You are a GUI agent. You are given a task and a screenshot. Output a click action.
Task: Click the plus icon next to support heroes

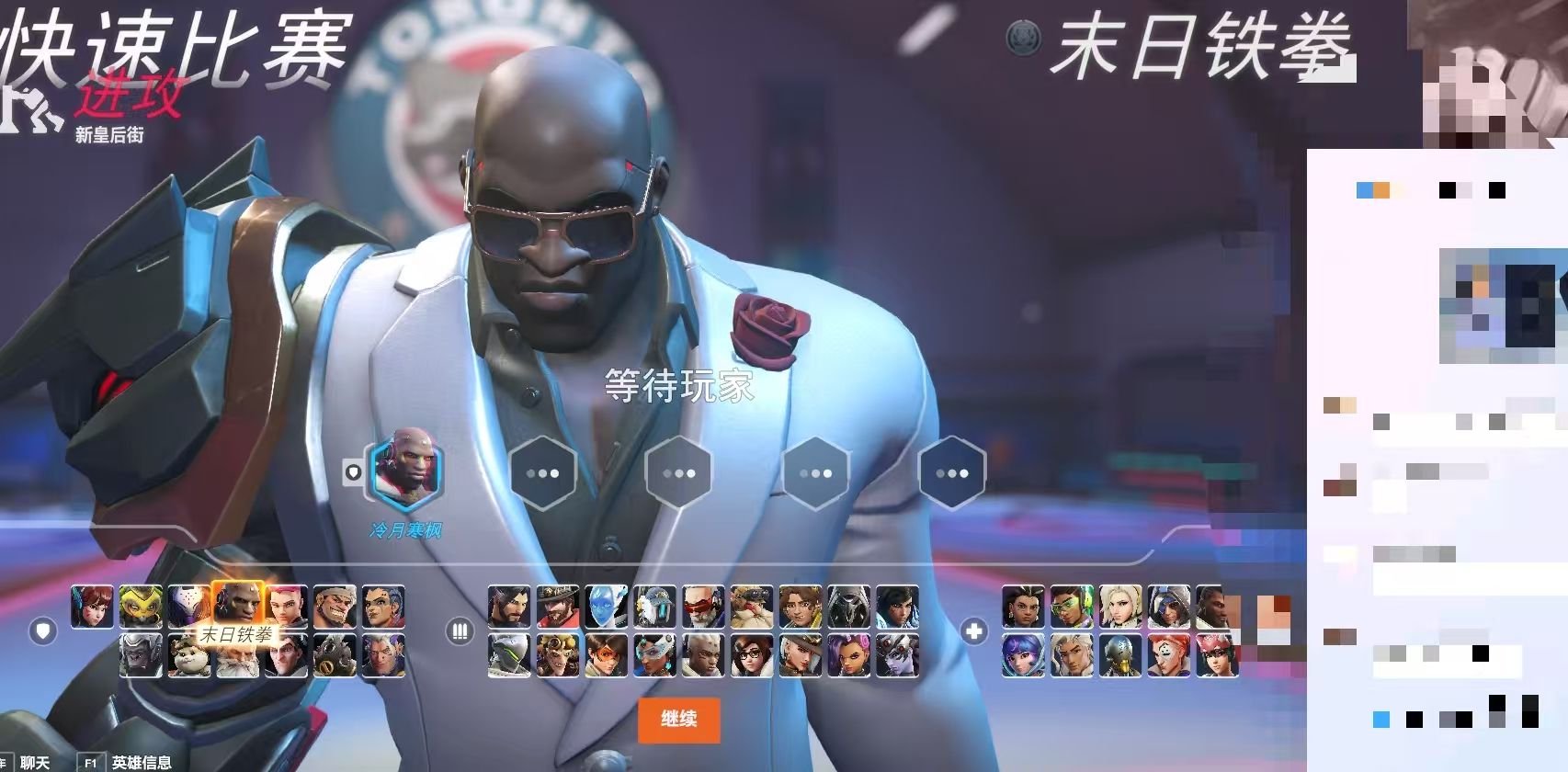974,630
